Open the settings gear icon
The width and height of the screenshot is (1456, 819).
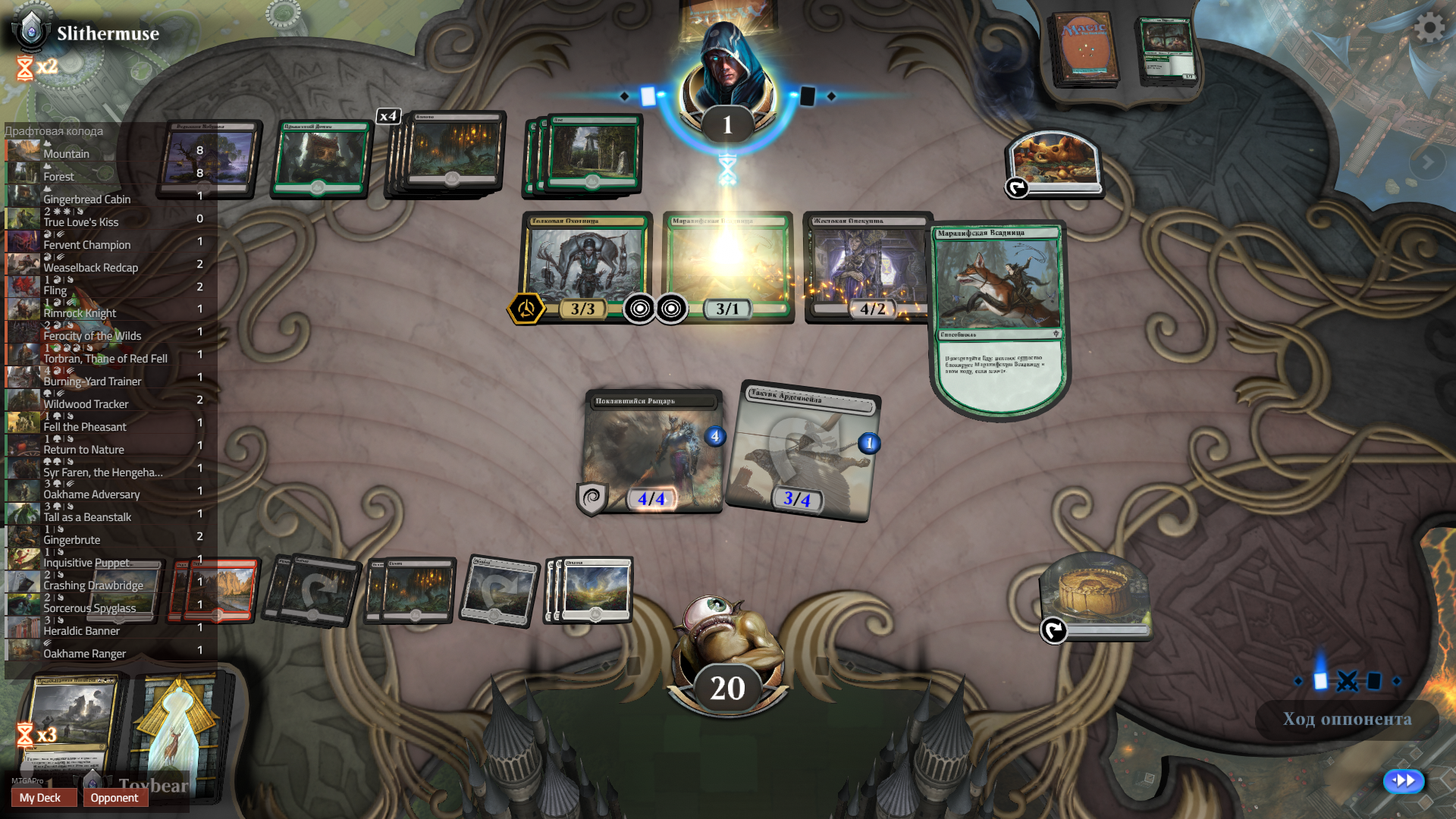click(1429, 28)
